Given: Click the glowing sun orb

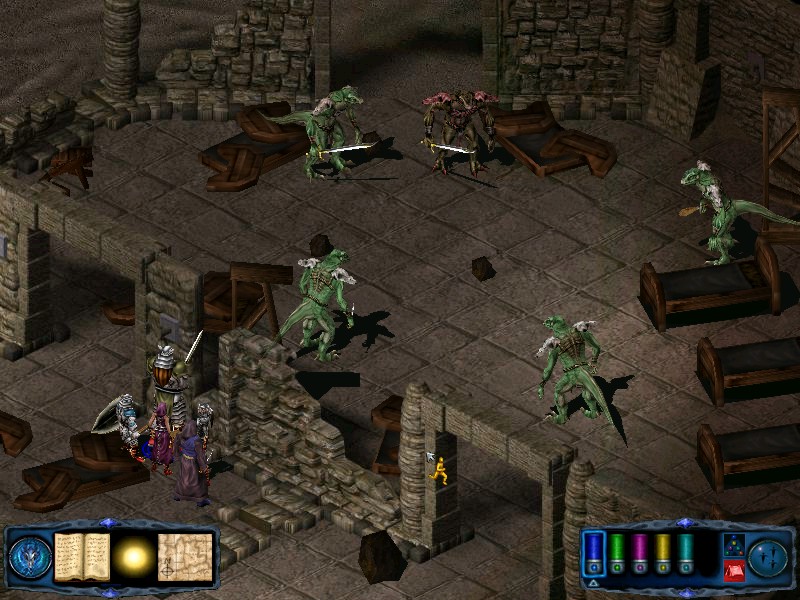Looking at the screenshot, I should tap(133, 555).
